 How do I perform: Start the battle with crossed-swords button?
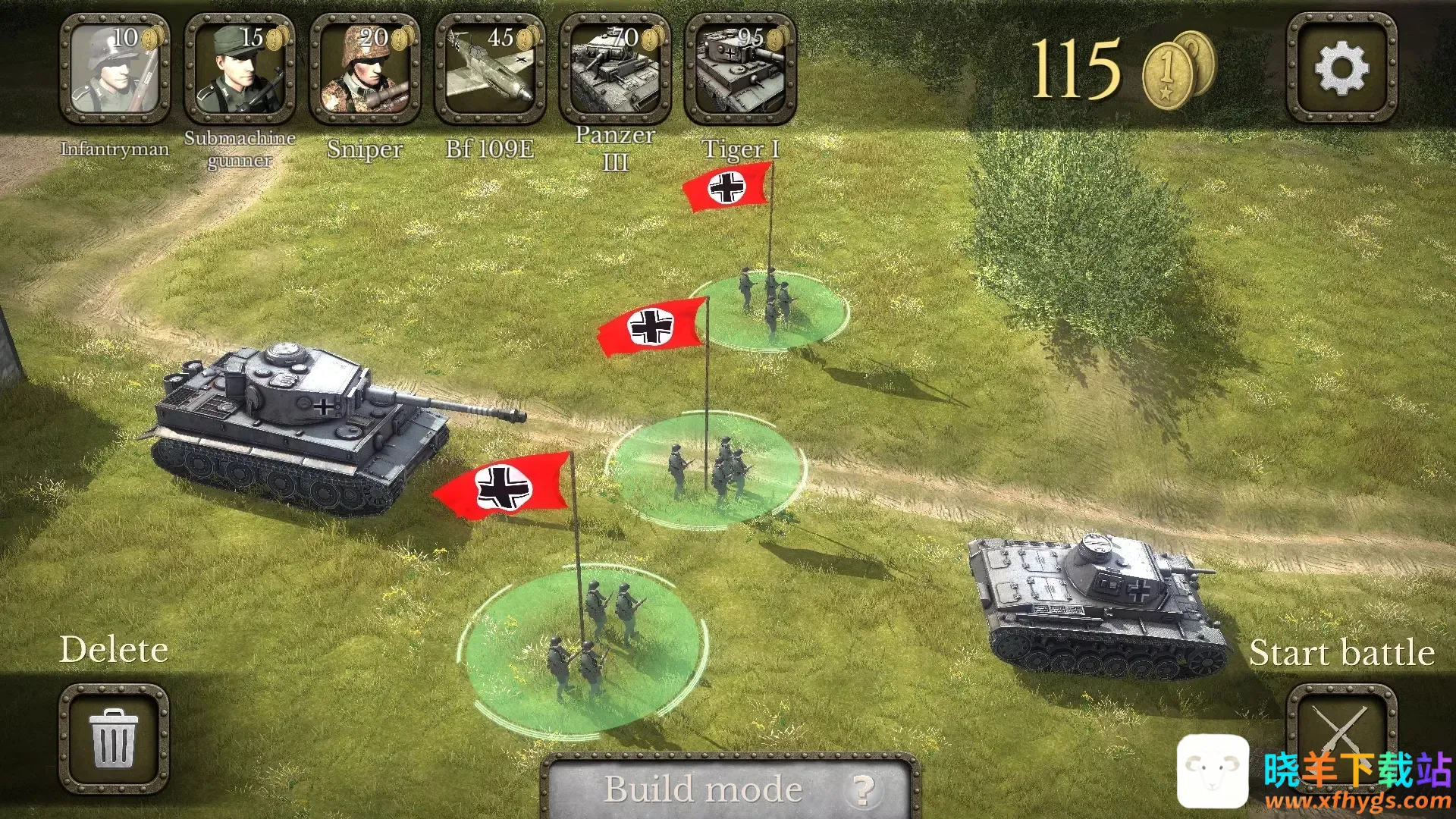coord(1341,728)
